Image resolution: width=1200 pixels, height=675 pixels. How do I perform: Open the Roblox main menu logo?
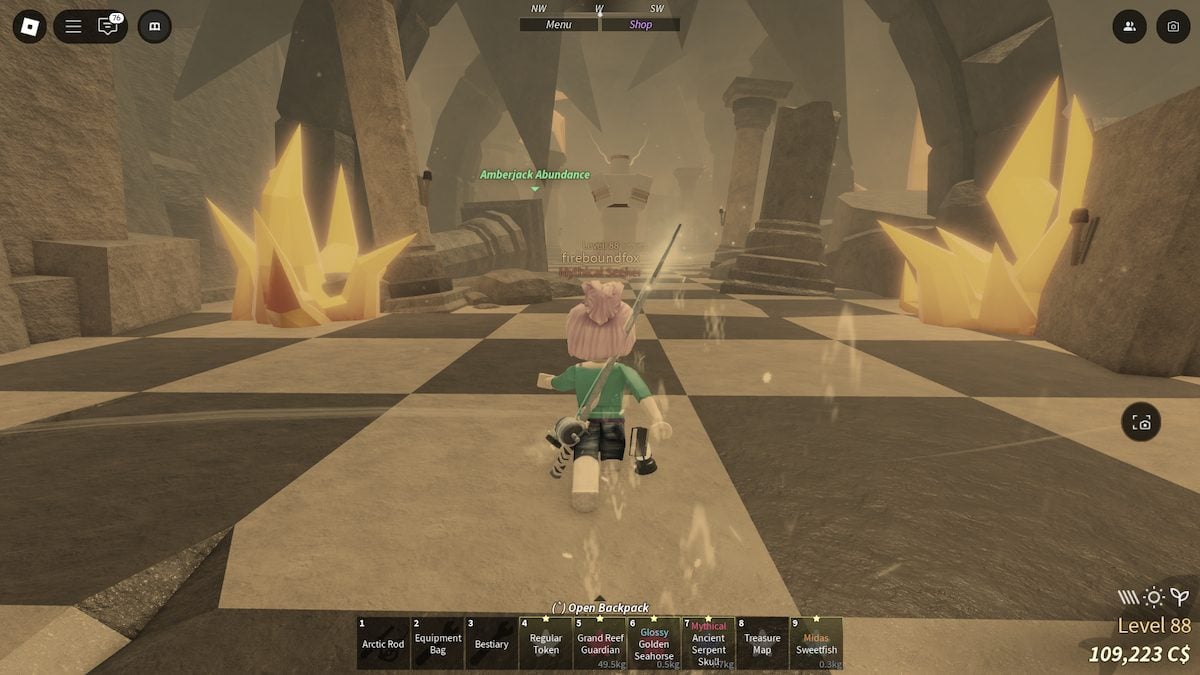(29, 26)
